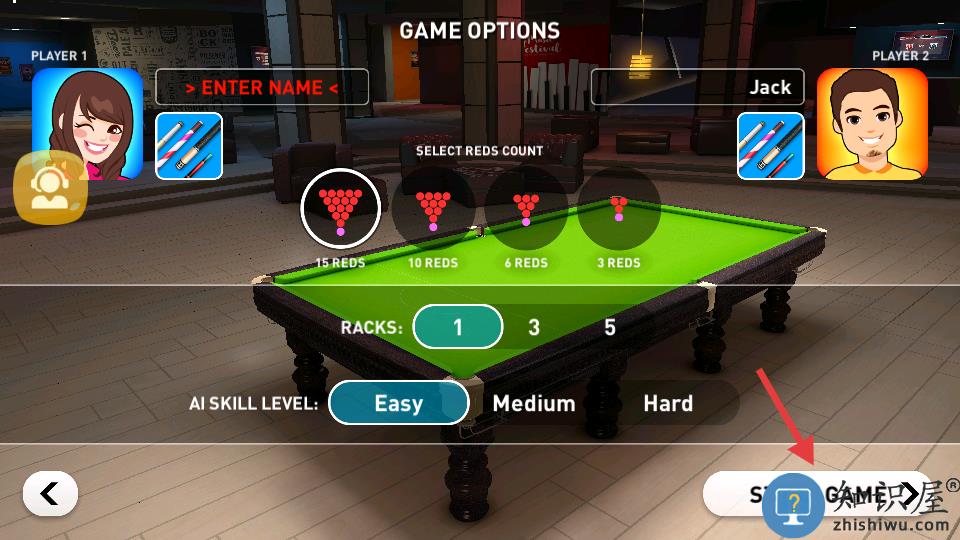
Task: Select Easy AI skill level
Action: [x=398, y=403]
